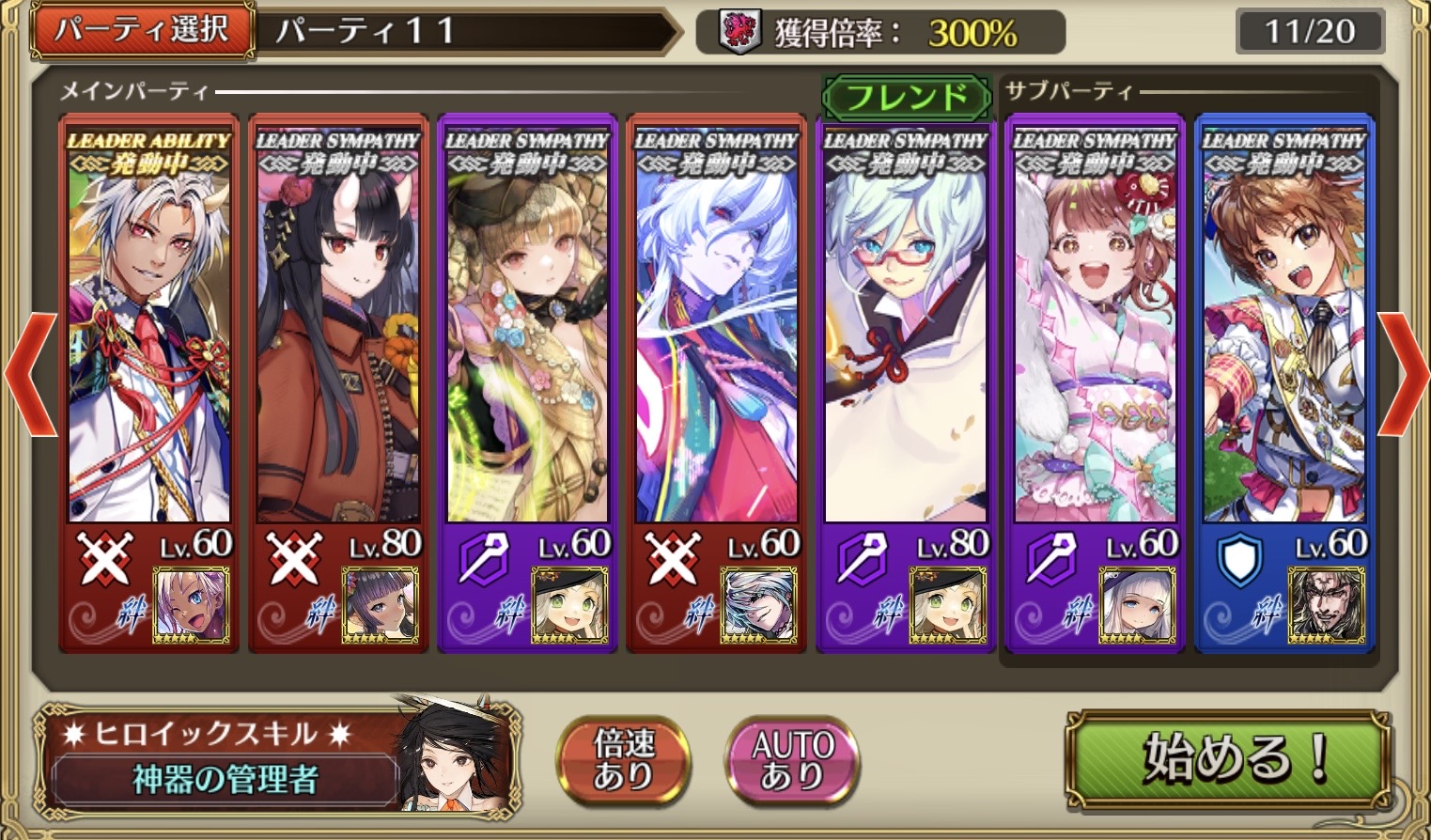Choose the brown-haired boy shield card
This screenshot has height=840, width=1431.
tap(1283, 329)
